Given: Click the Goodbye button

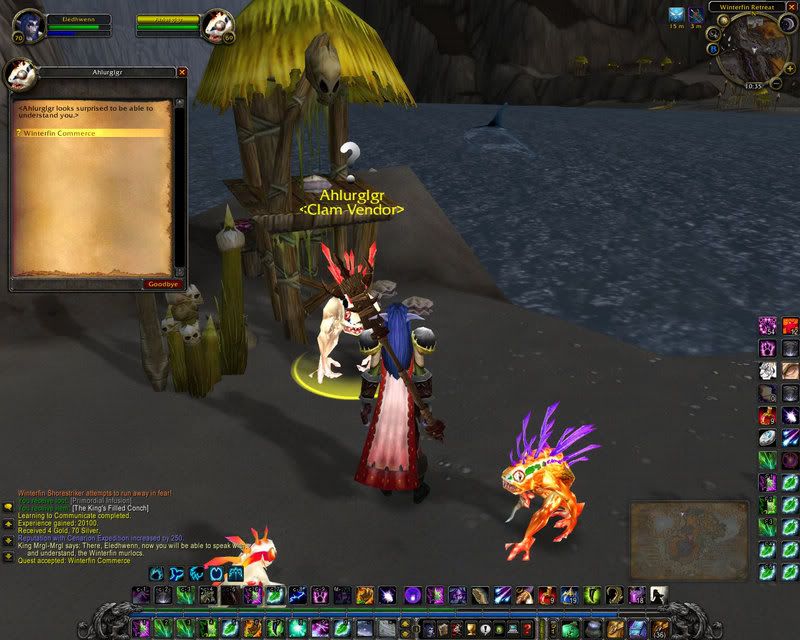Looking at the screenshot, I should 159,284.
